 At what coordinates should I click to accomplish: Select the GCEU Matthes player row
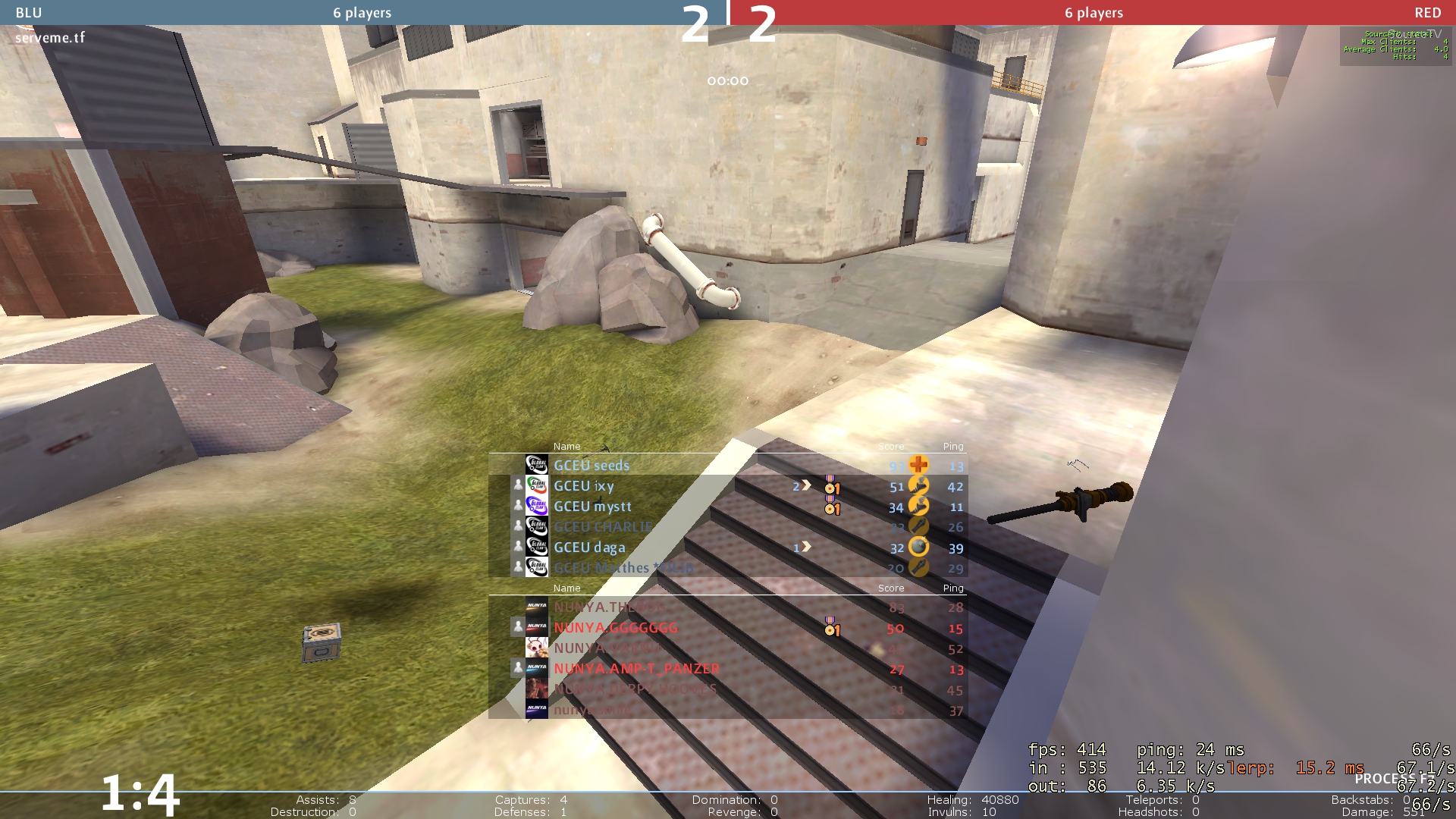click(x=623, y=568)
